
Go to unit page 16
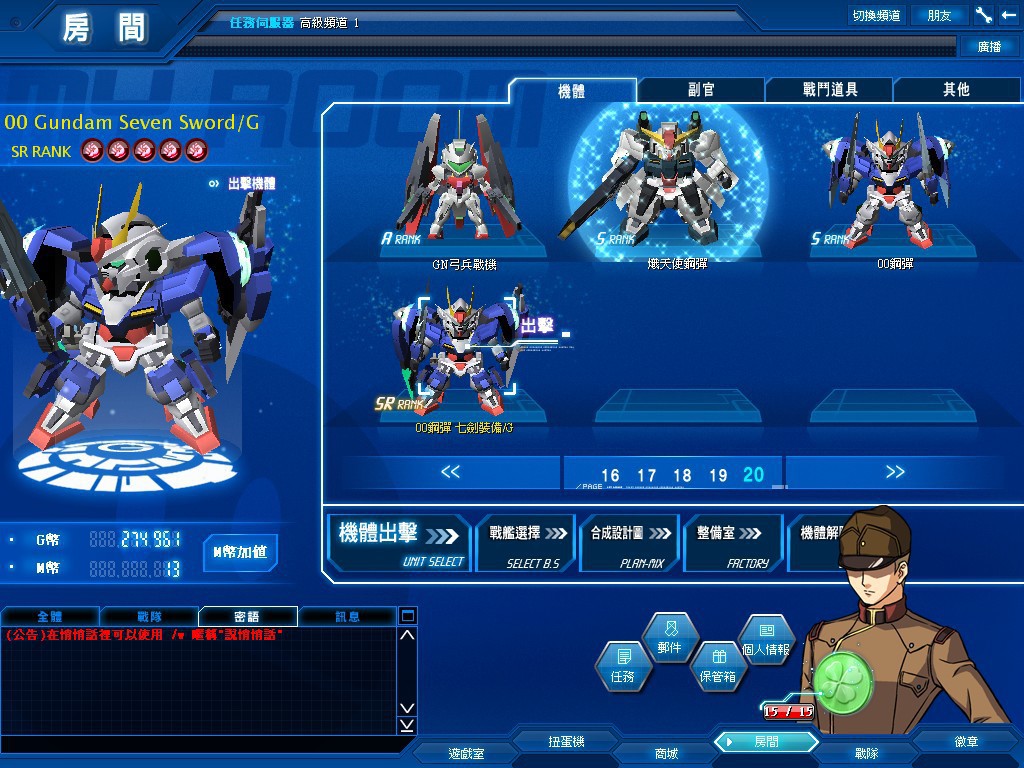coord(610,475)
